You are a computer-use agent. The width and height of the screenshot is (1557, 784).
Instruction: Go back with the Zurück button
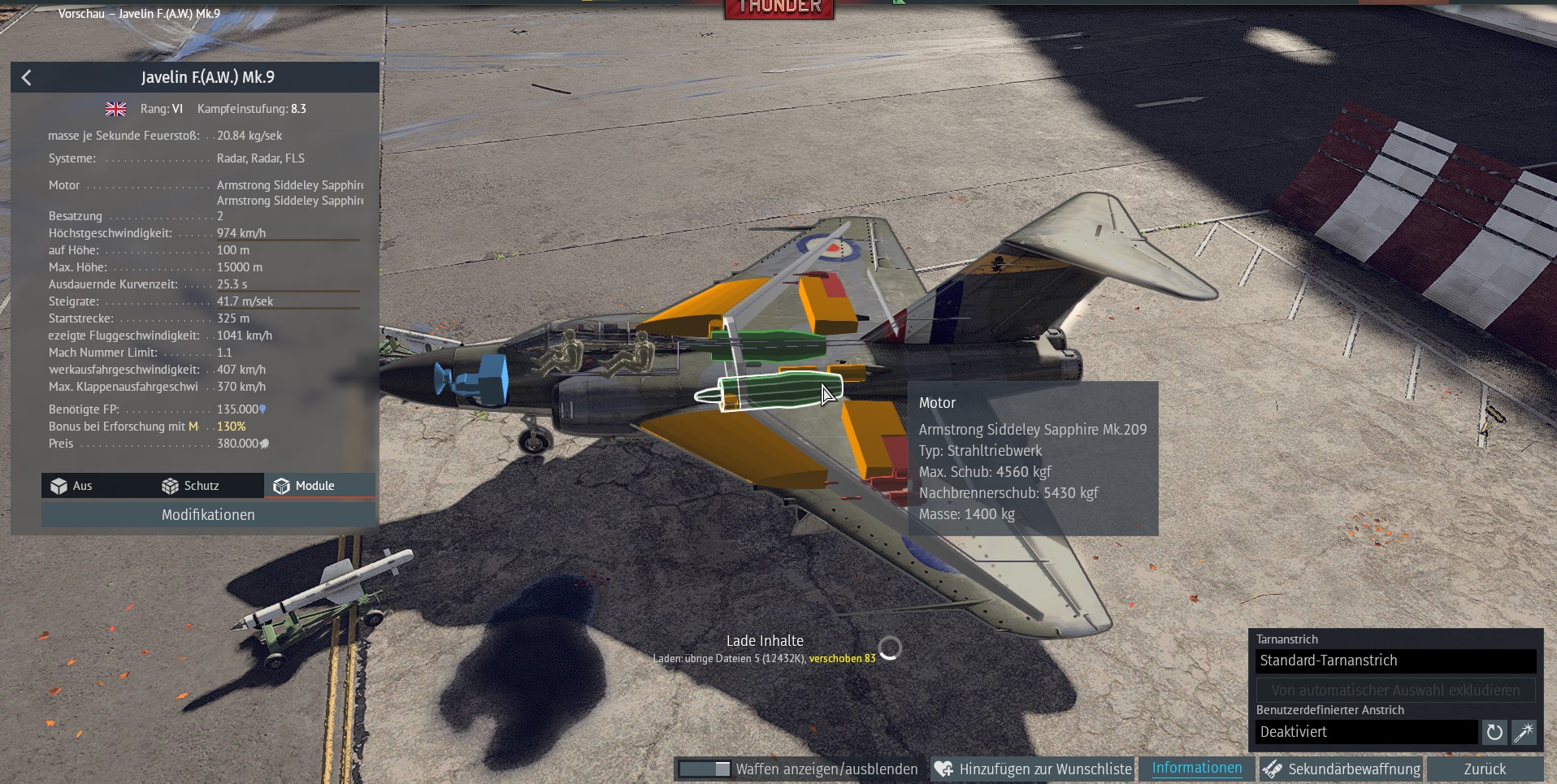(x=1485, y=769)
